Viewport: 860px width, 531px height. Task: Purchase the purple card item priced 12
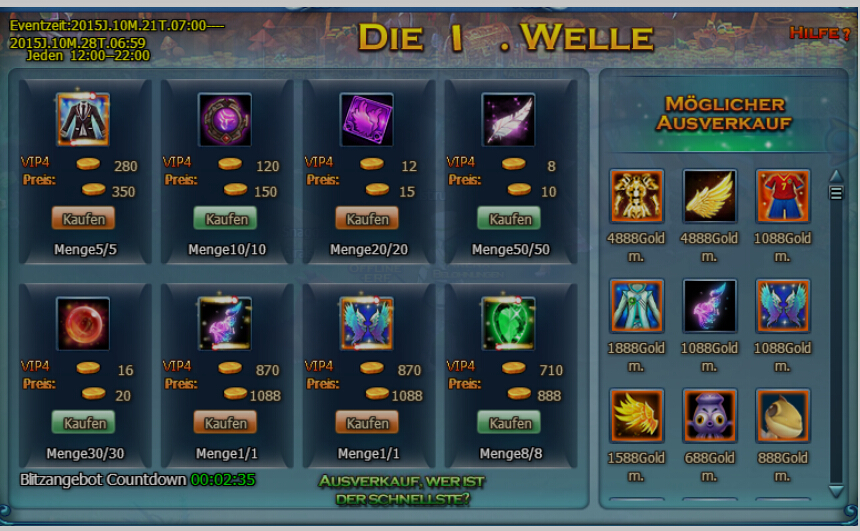point(368,218)
